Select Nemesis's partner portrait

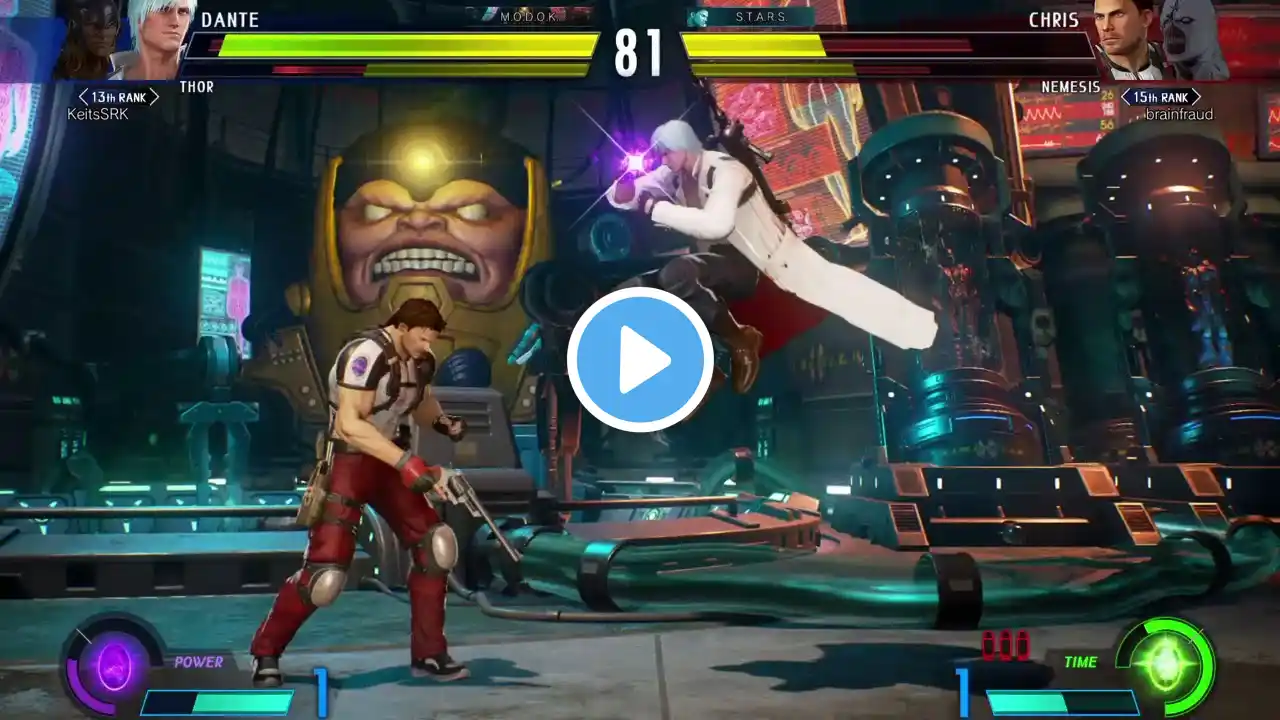click(1196, 38)
